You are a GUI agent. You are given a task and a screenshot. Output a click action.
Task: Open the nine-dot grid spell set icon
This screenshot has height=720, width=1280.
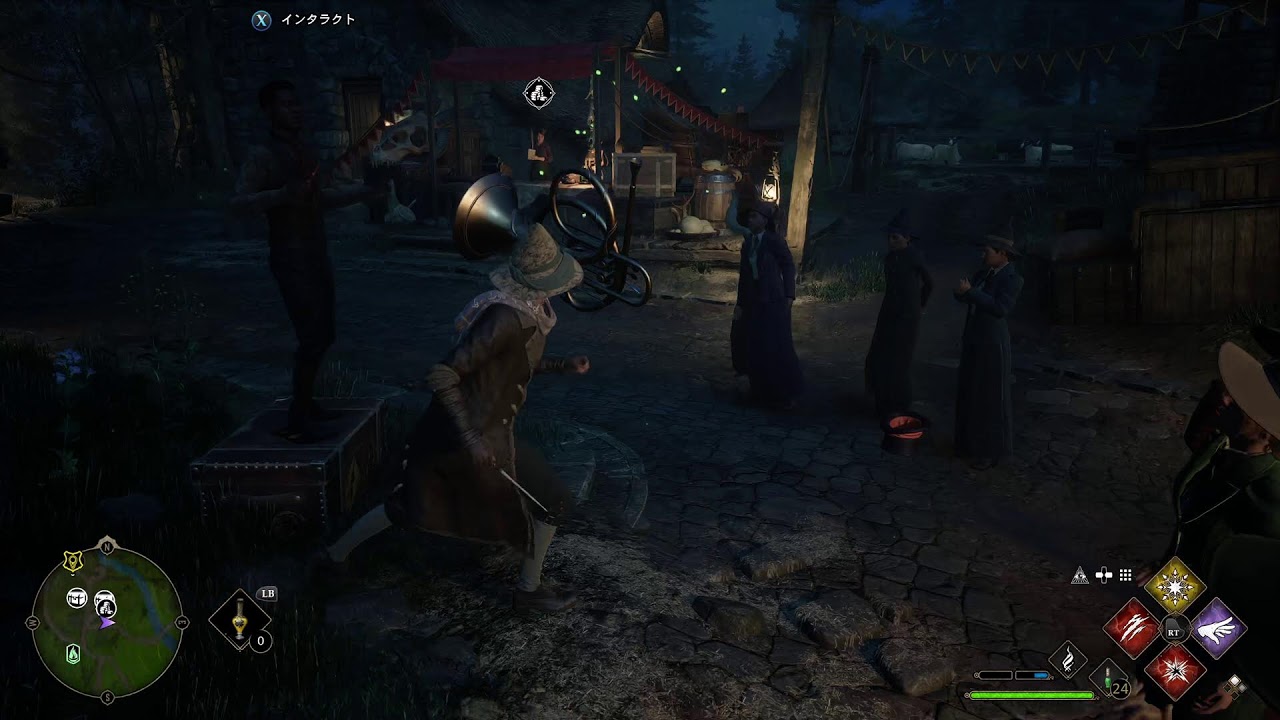pos(1125,575)
